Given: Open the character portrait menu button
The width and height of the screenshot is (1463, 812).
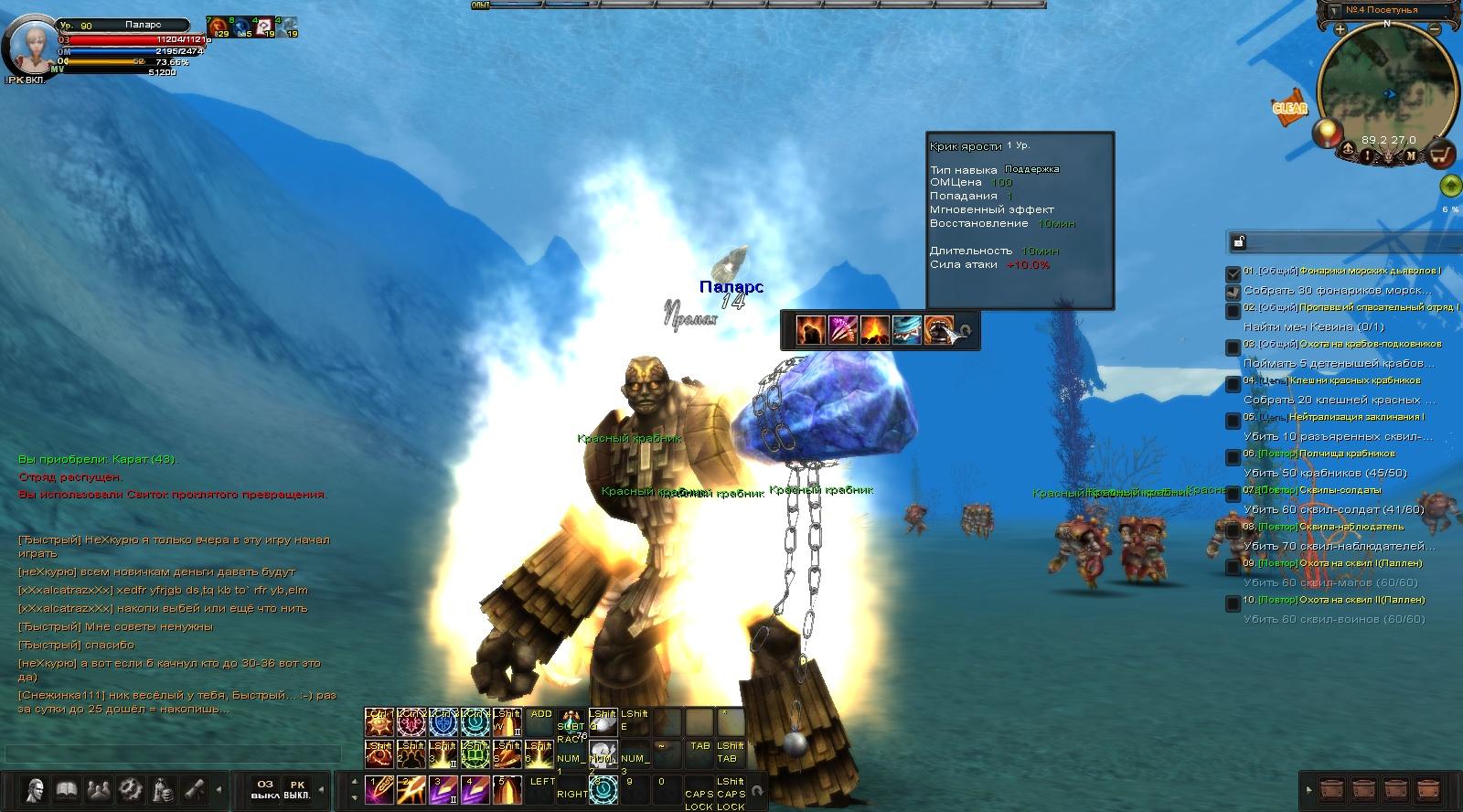Looking at the screenshot, I should click(35, 788).
